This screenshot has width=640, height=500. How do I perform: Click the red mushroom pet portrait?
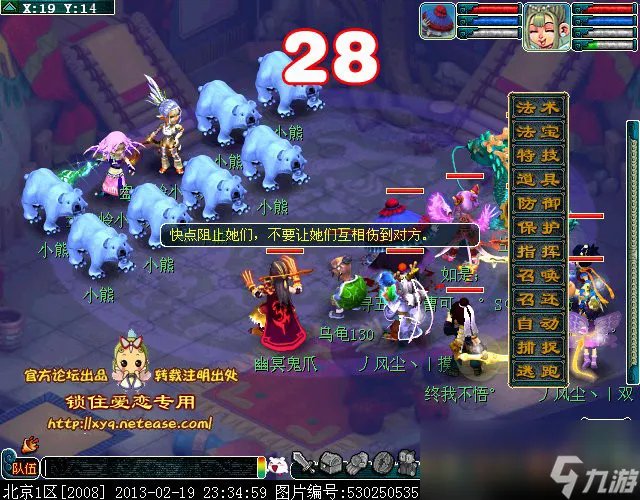tap(436, 20)
